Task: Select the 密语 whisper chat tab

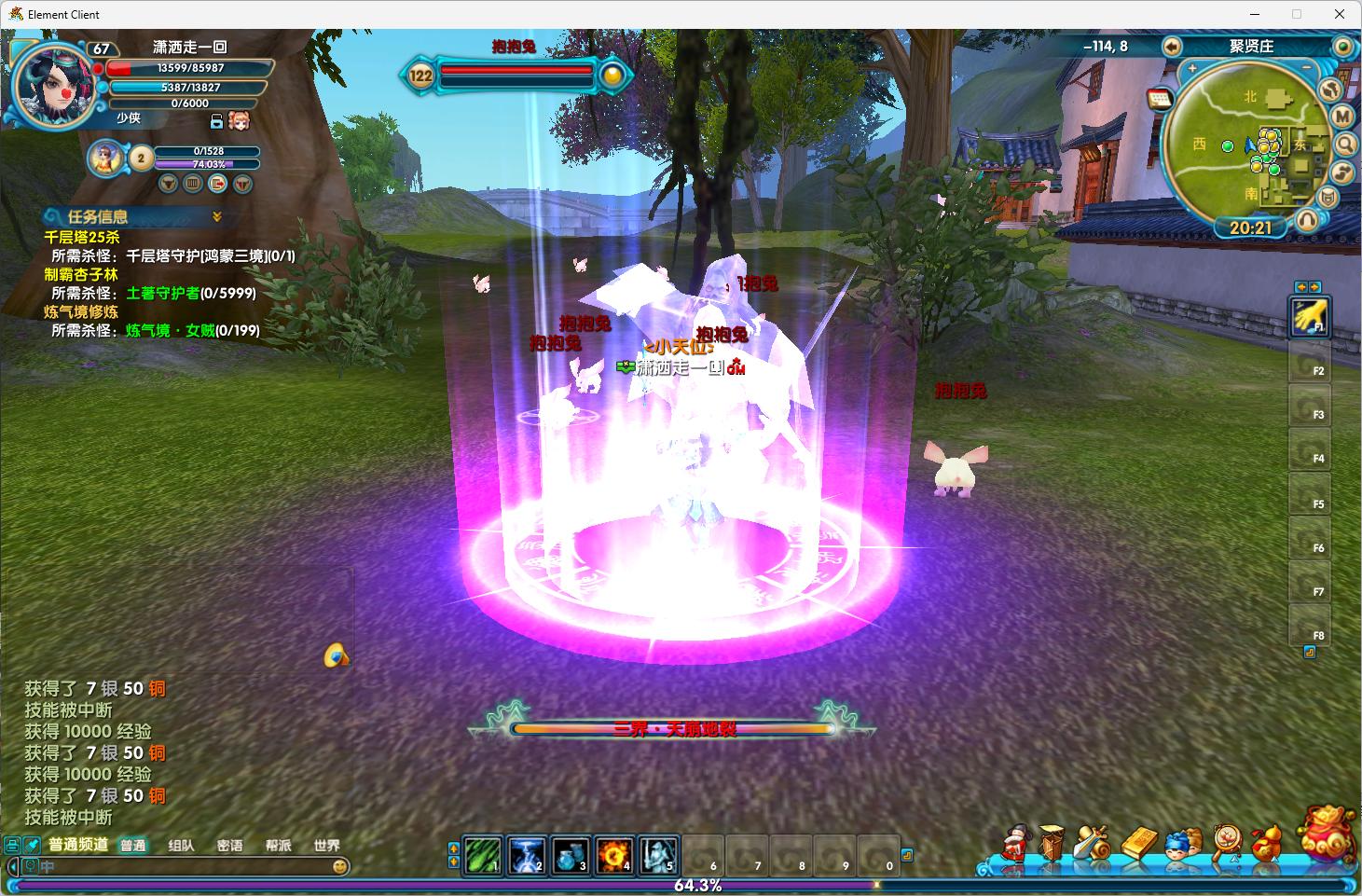Action: coord(229,846)
